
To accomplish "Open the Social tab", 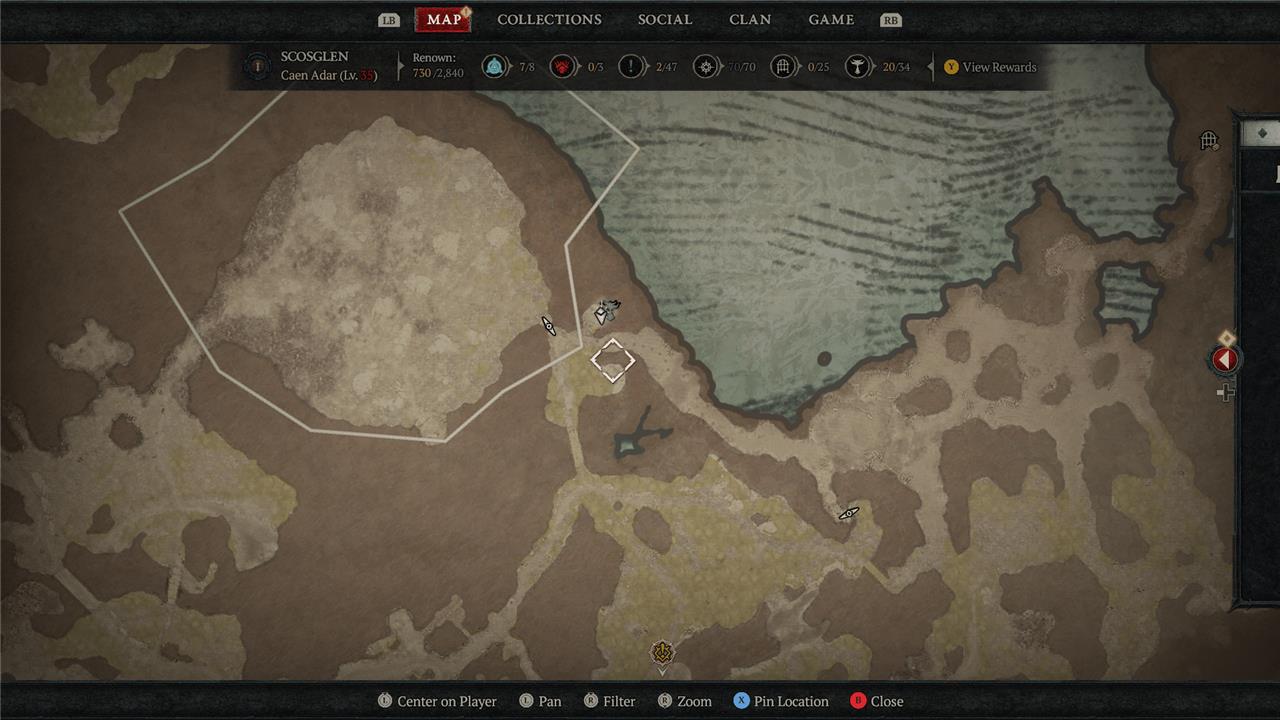I will tap(665, 20).
